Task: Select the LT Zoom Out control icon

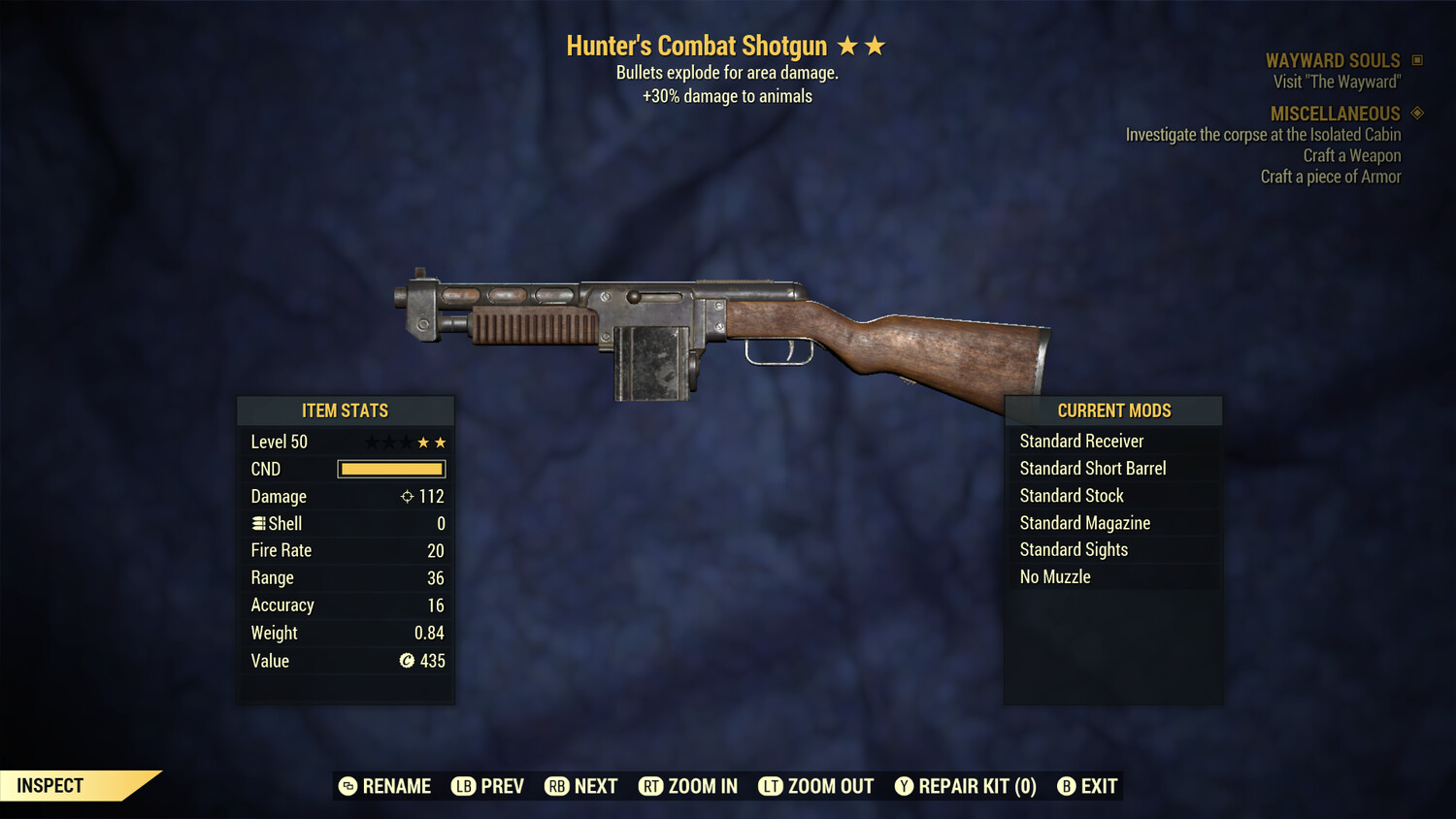Action: 771,786
